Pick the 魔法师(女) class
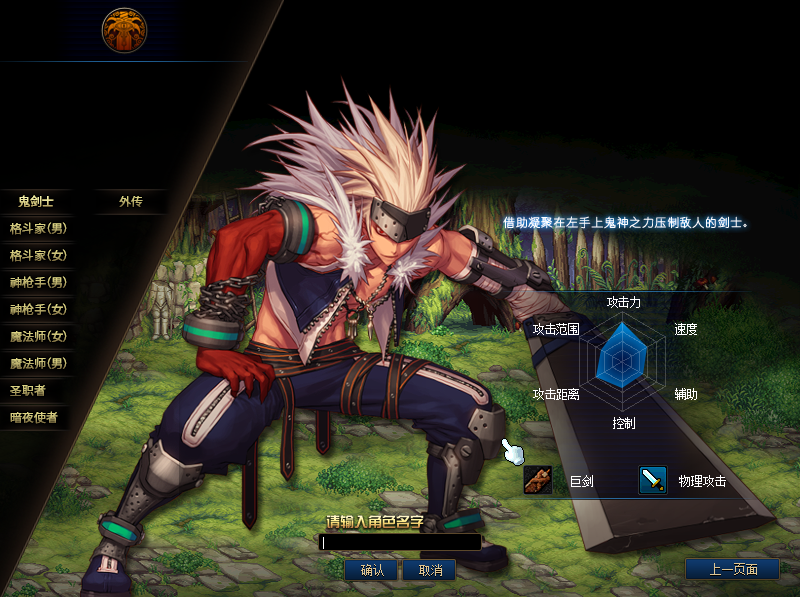 coord(36,336)
